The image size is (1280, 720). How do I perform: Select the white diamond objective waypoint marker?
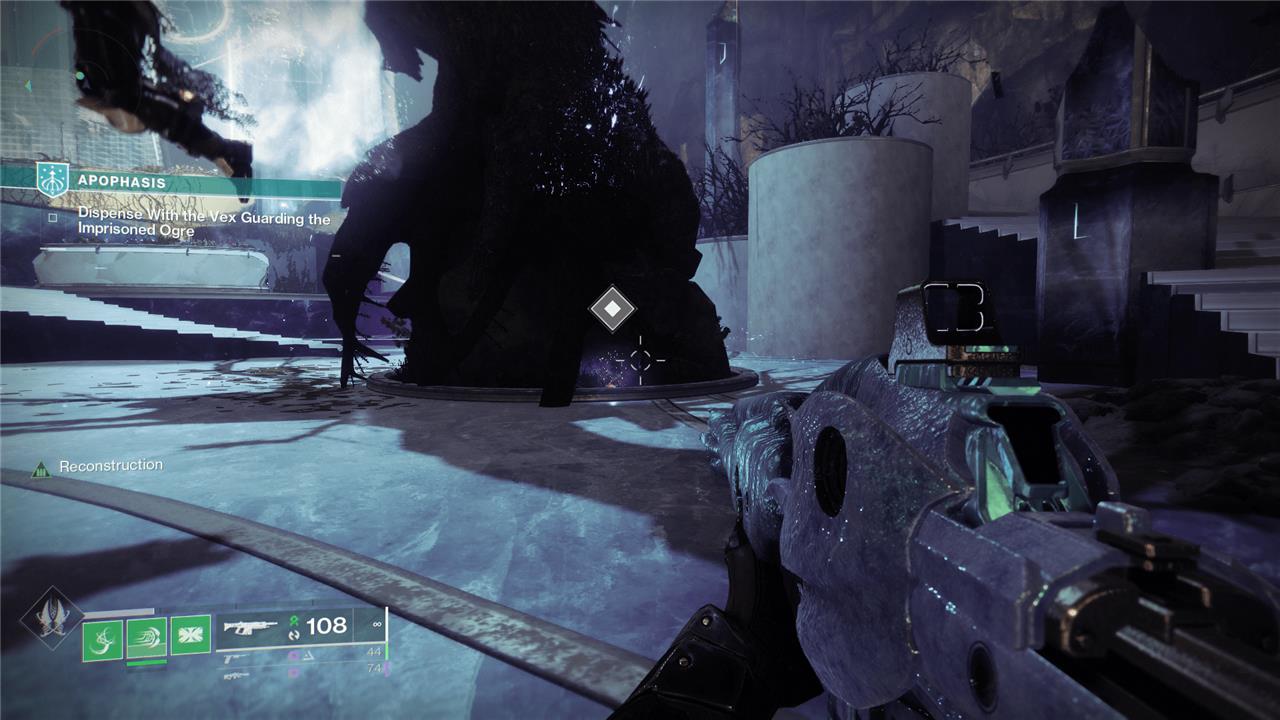click(x=612, y=308)
